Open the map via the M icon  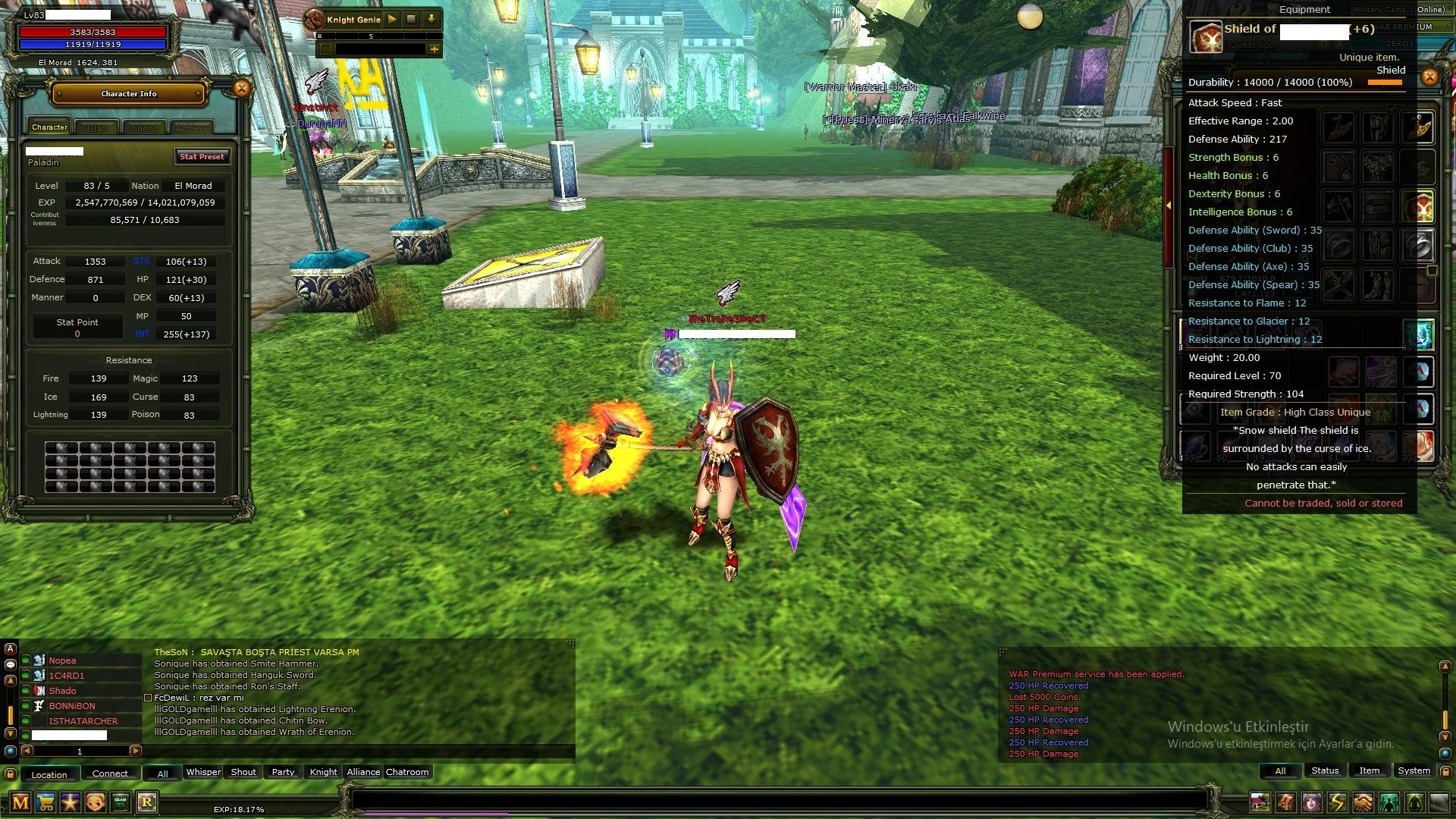coord(20,802)
